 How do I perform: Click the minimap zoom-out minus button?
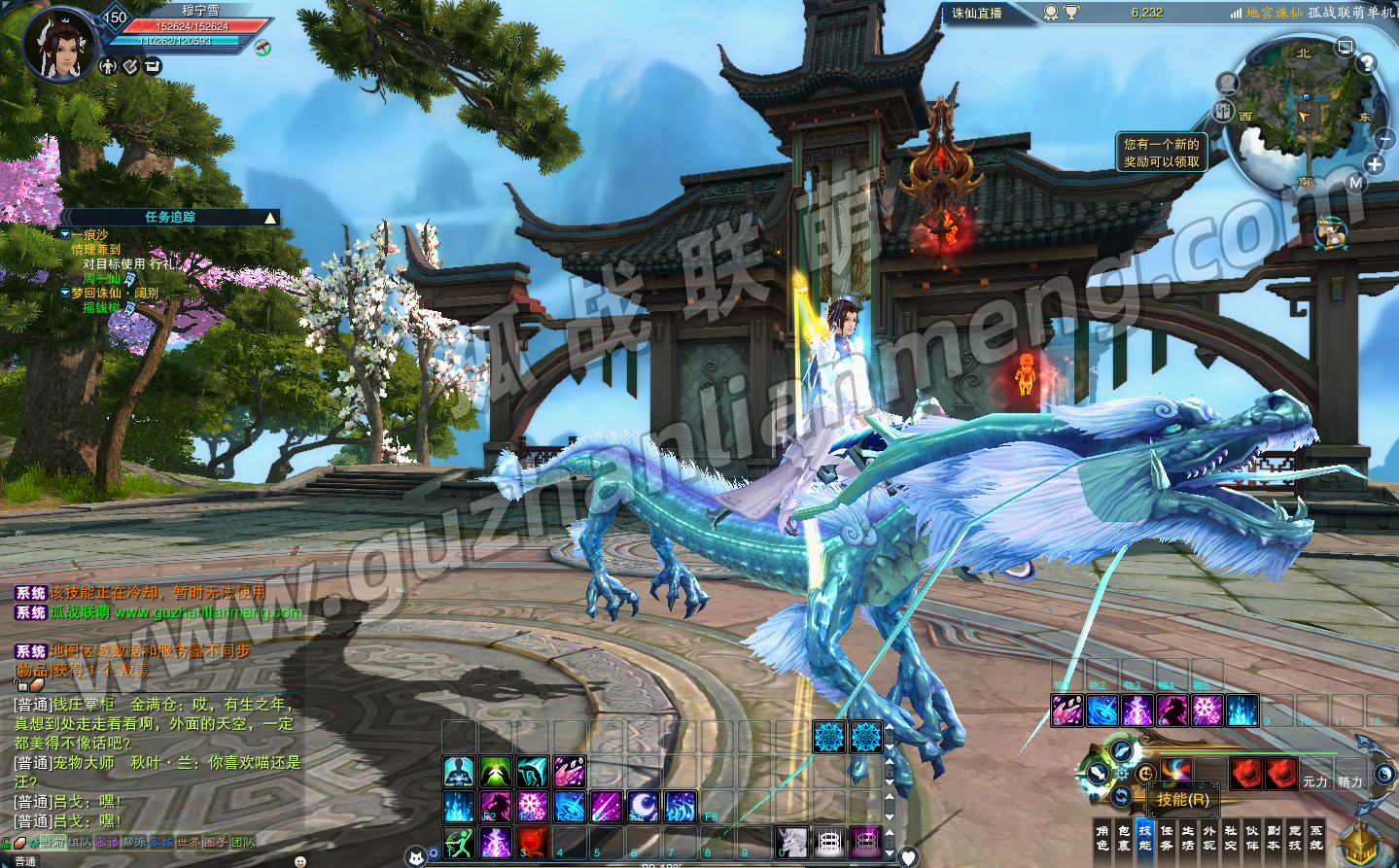click(1384, 140)
